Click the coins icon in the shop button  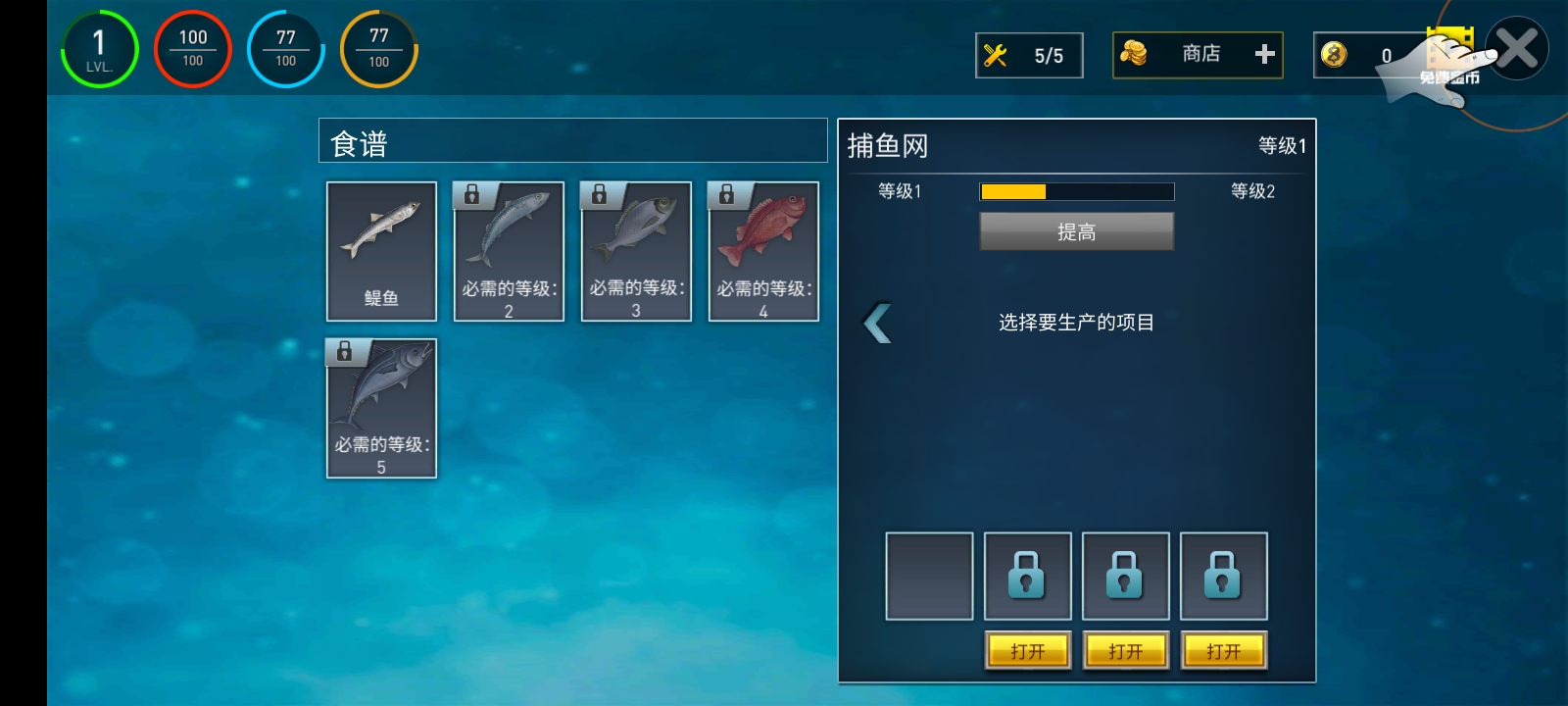click(x=1140, y=54)
